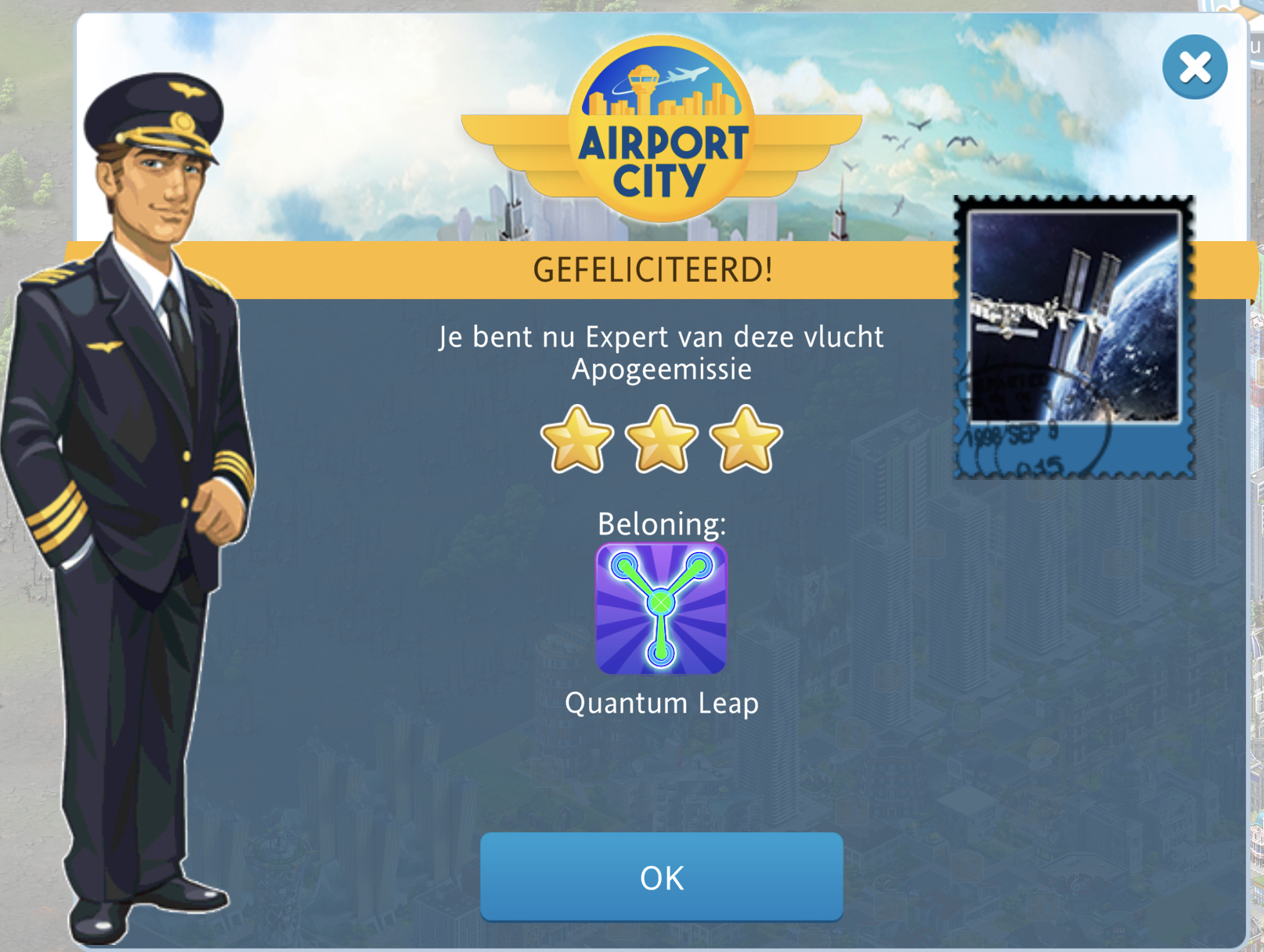Viewport: 1264px width, 952px height.
Task: Click the space station stamp thumbnail
Action: (1074, 337)
